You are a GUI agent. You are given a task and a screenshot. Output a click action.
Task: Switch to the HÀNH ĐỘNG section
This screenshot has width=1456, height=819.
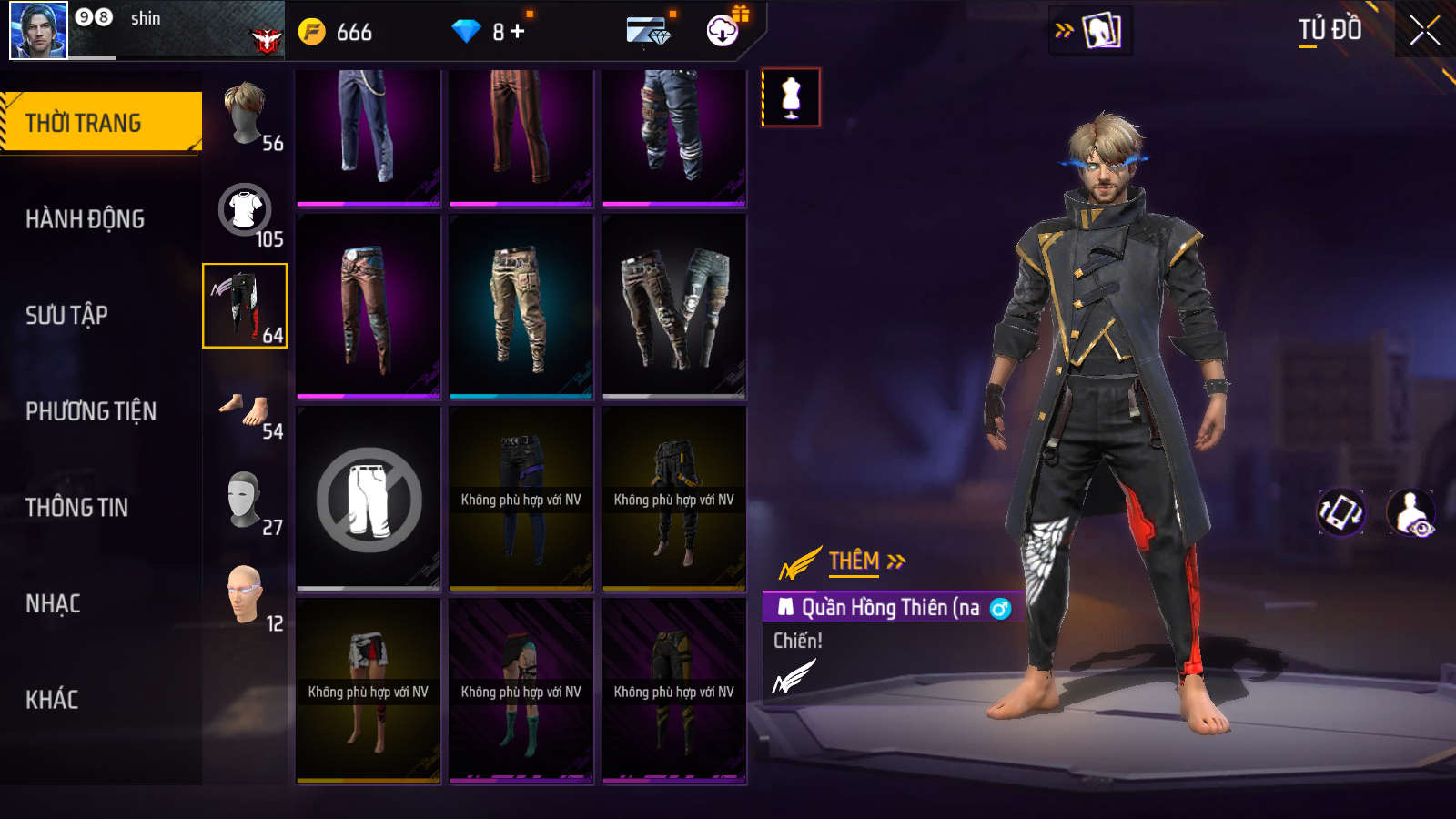85,219
